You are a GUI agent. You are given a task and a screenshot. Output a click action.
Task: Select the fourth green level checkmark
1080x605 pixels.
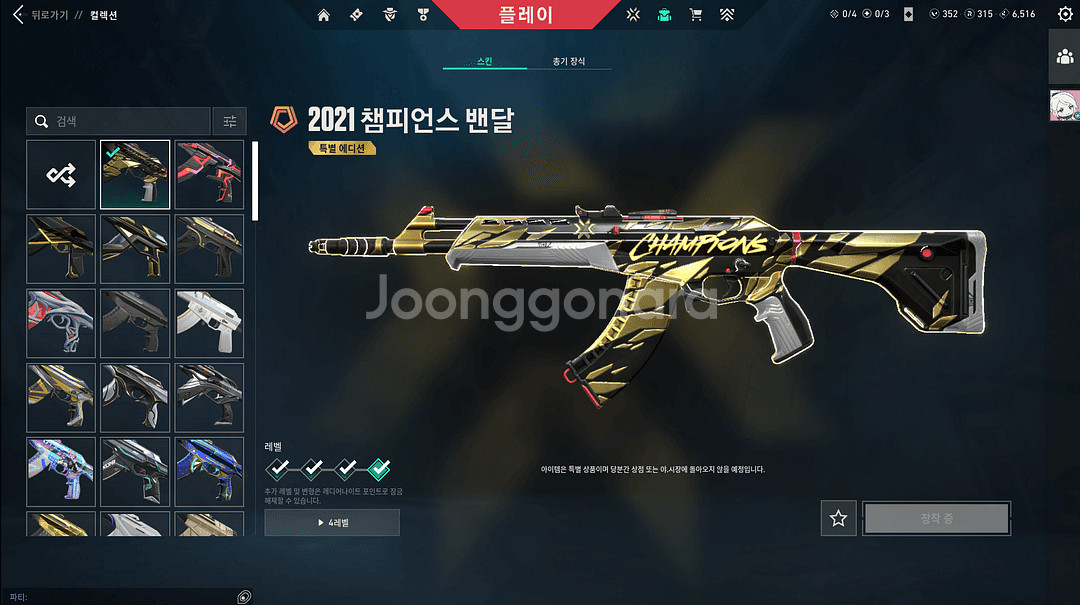pyautogui.click(x=379, y=467)
